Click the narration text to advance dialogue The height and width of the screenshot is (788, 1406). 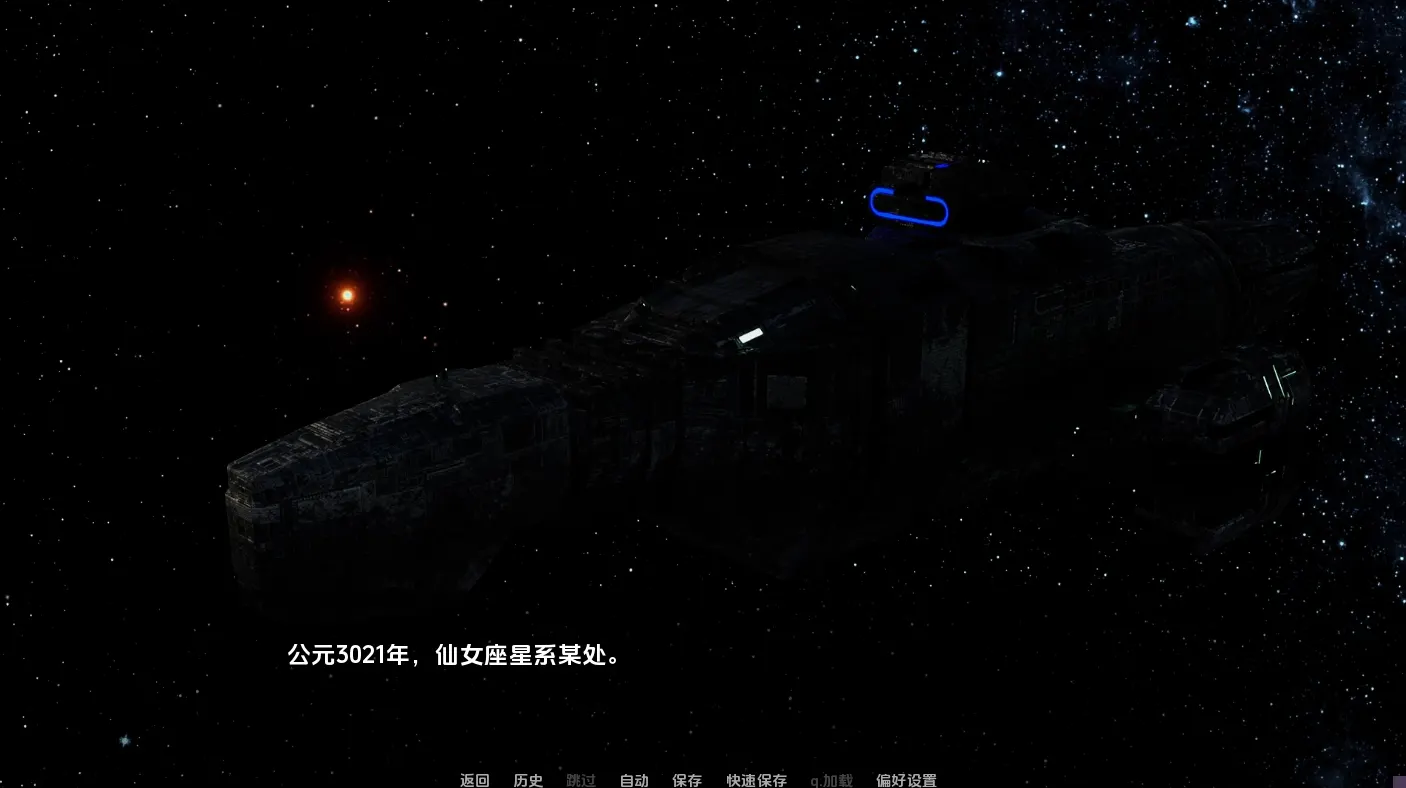[455, 656]
